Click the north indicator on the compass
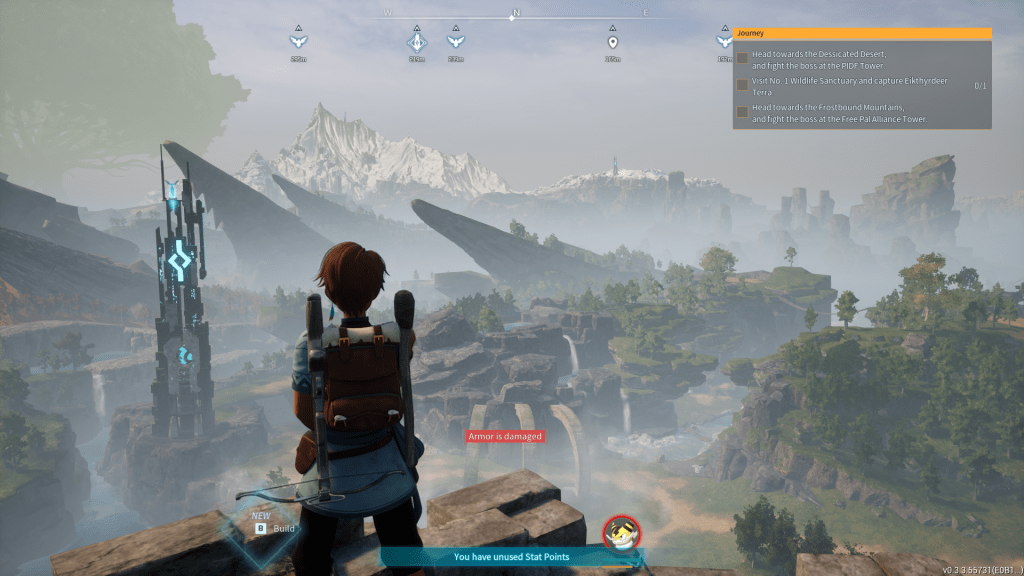This screenshot has height=576, width=1024. 516,14
